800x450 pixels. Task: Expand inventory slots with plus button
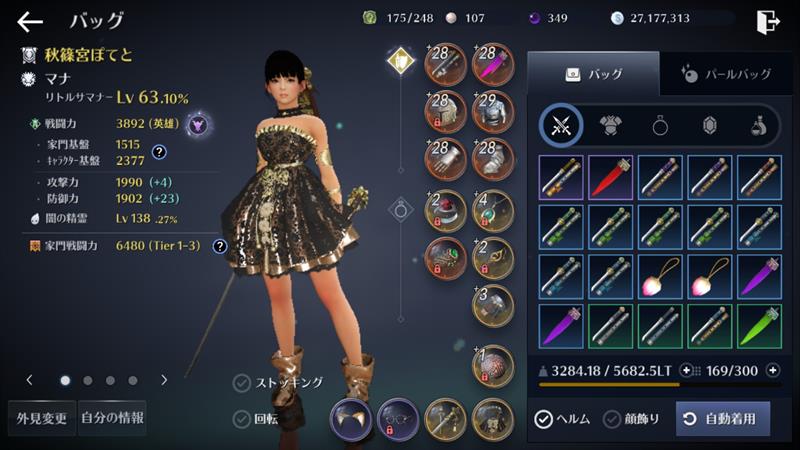772,370
